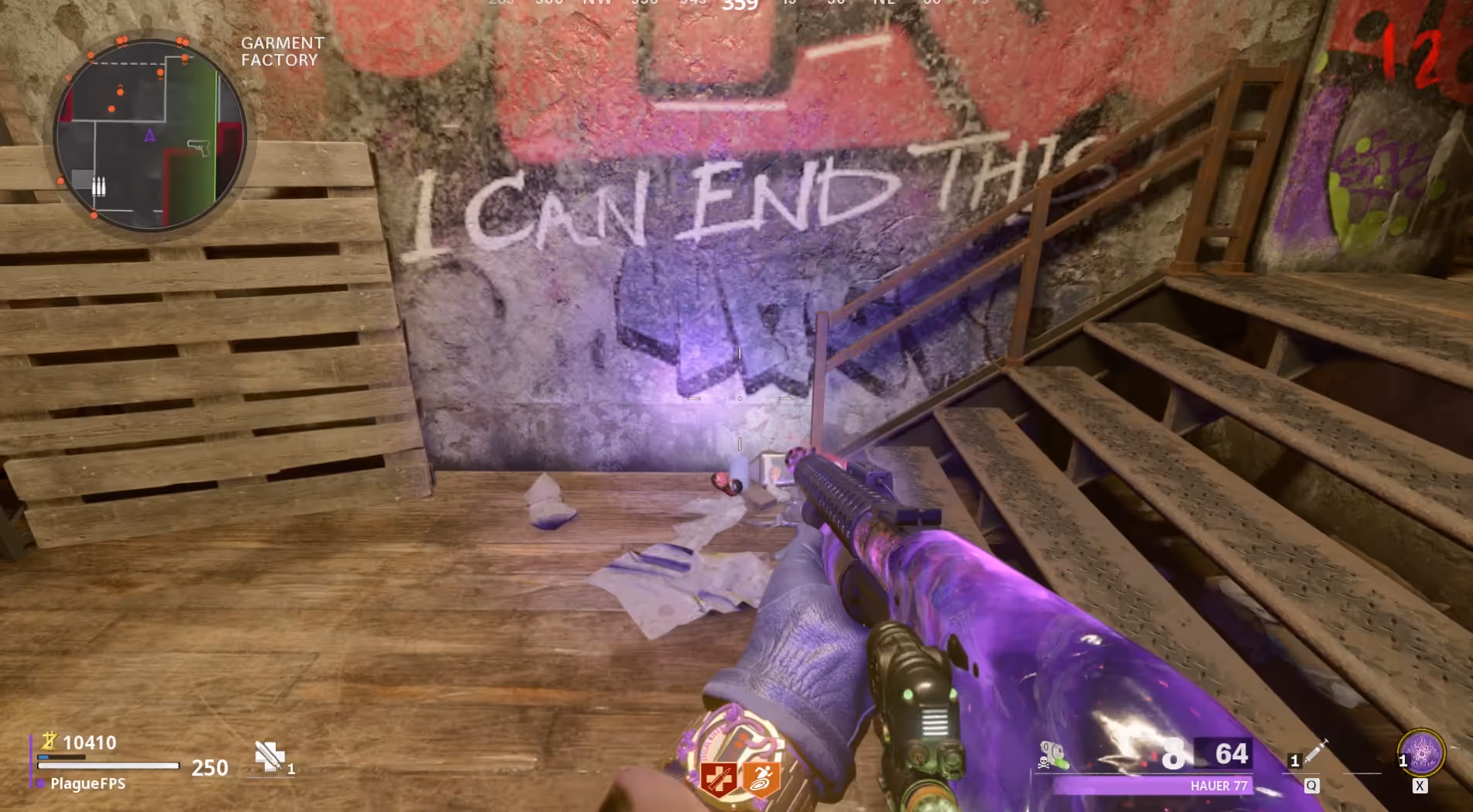Select the pistol wall-buy marker on minimap
Image resolution: width=1473 pixels, height=812 pixels.
[199, 146]
